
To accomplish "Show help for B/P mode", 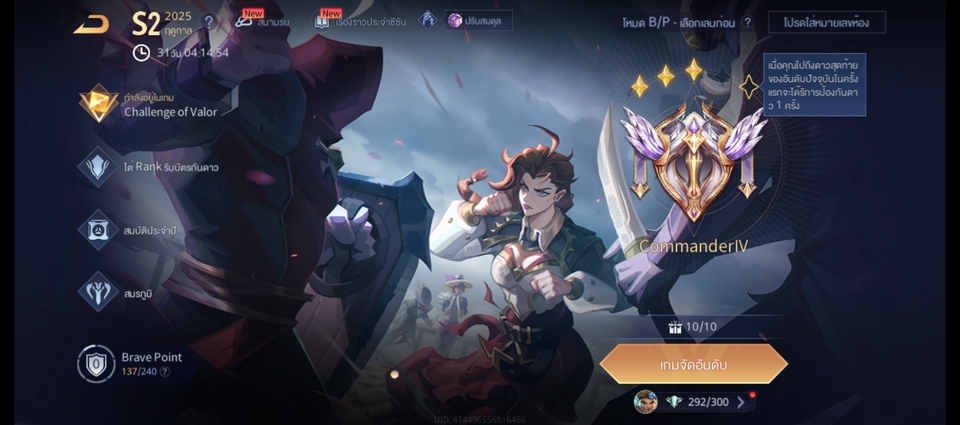I will pos(748,22).
